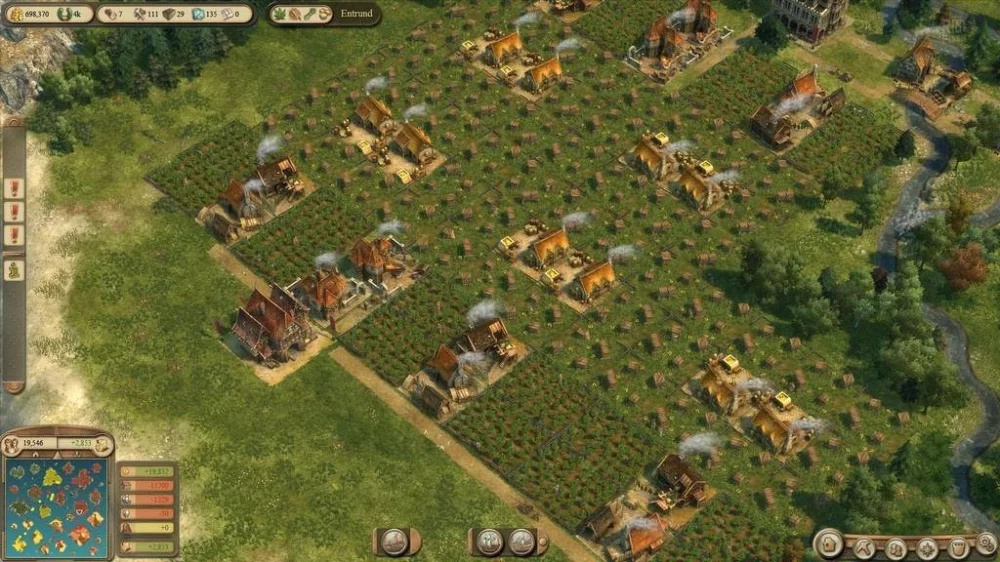Select the demolish pickaxe tool
1000x562 pixels.
864,548
